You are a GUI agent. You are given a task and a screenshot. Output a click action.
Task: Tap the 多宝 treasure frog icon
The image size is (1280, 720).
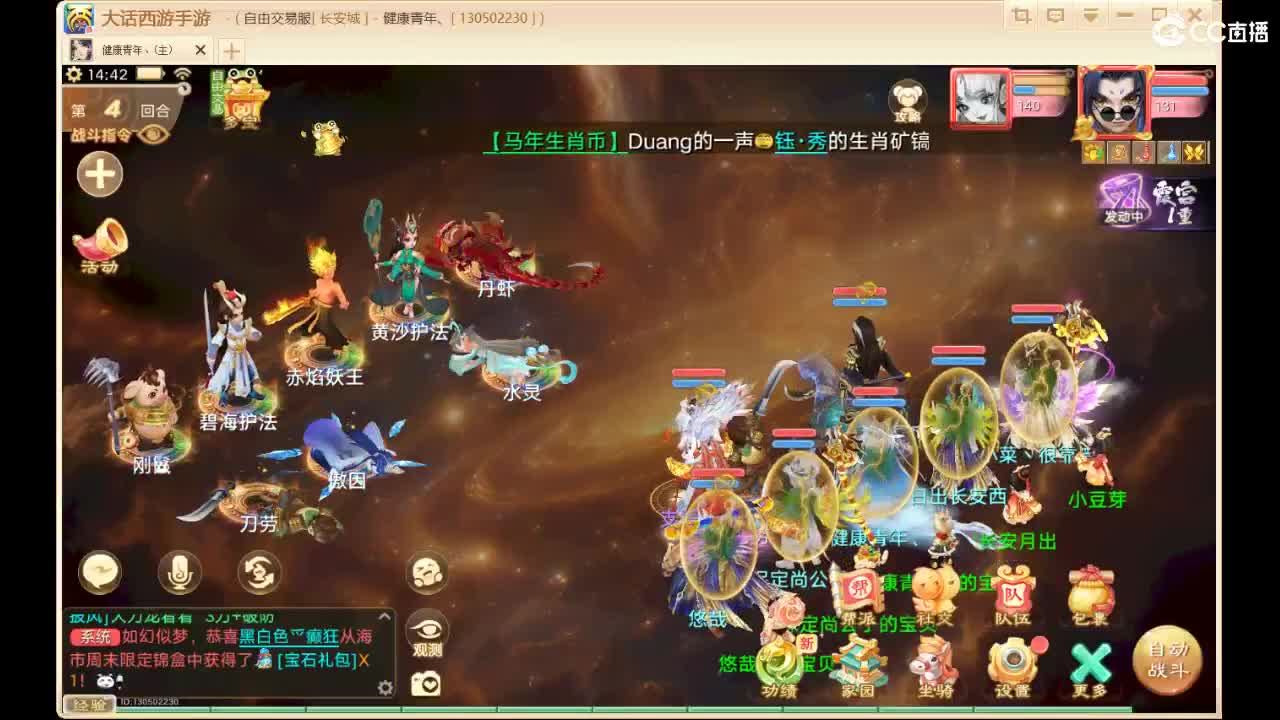[243, 98]
